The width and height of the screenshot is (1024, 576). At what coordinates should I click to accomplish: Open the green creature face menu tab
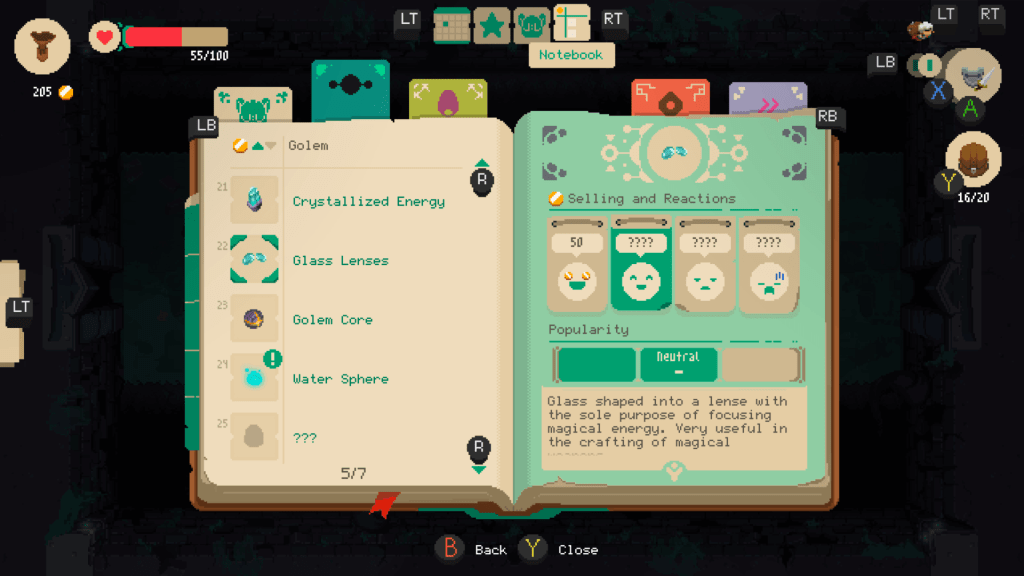click(530, 24)
